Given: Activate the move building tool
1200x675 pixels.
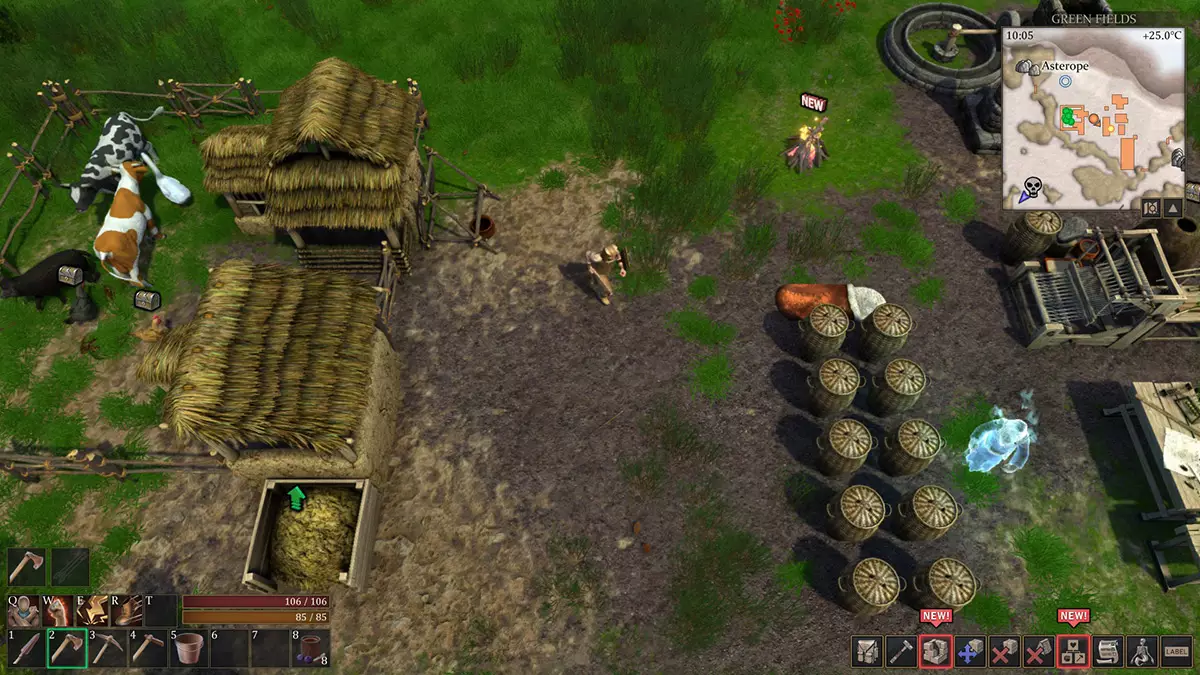Looking at the screenshot, I should (x=970, y=652).
